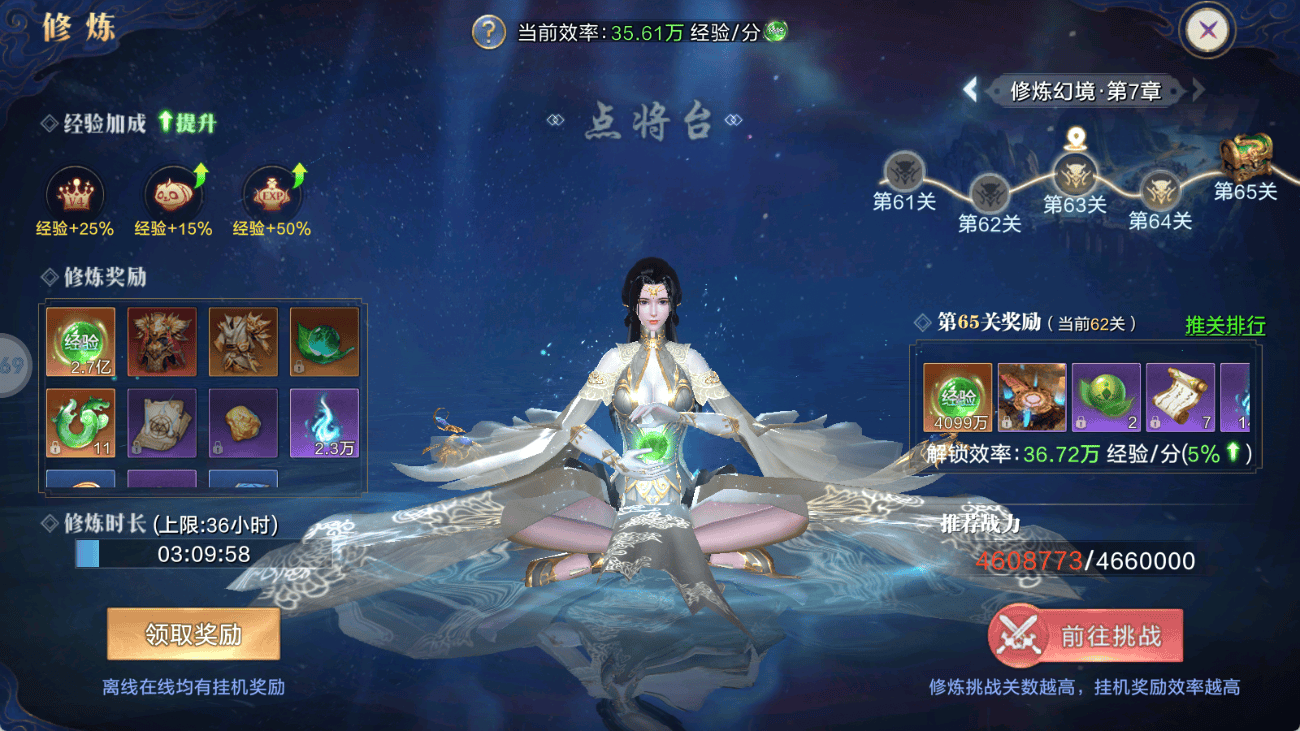Tap the 提升 experience boost link
The height and width of the screenshot is (731, 1300).
(x=187, y=123)
